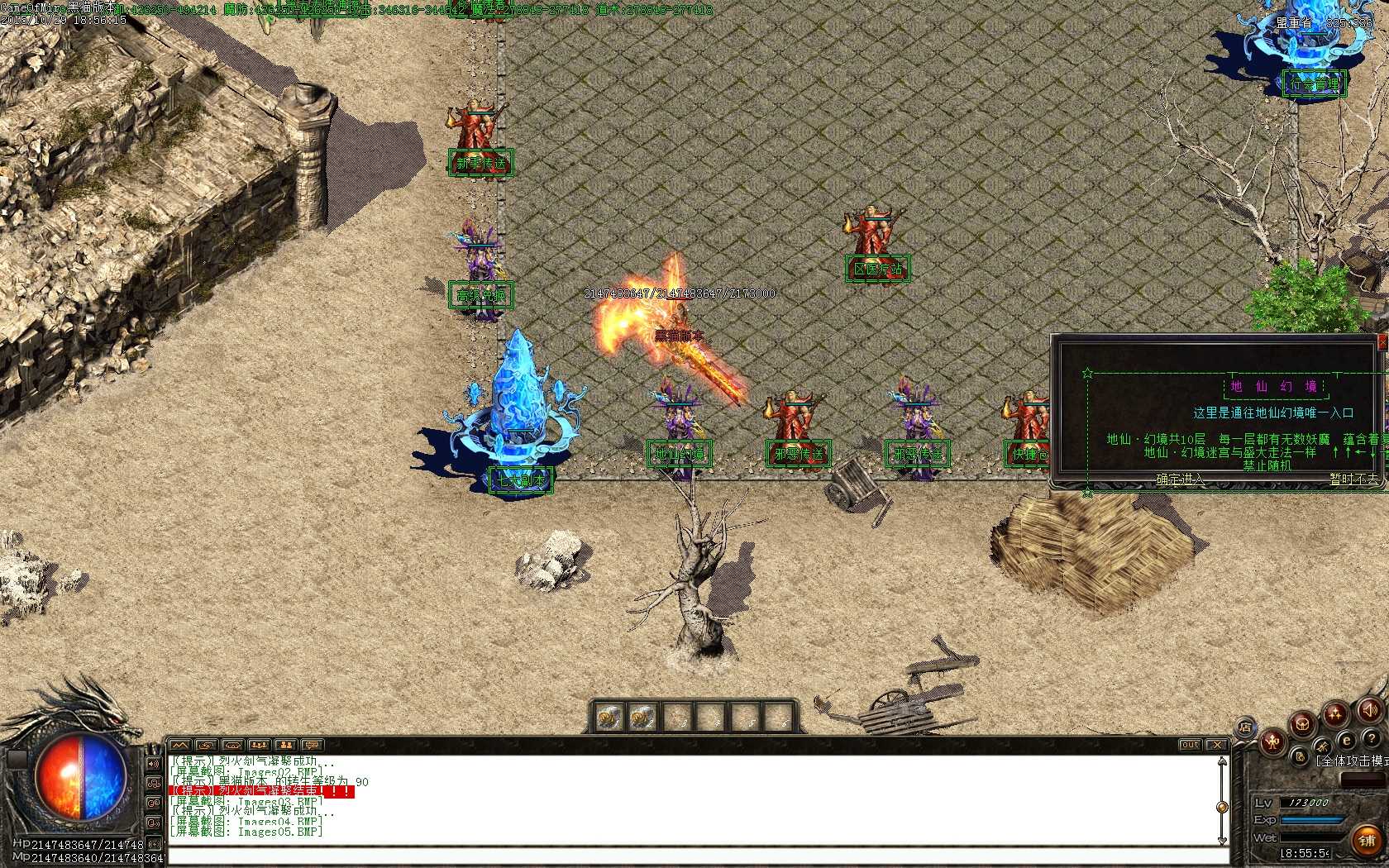This screenshot has height=868, width=1389.
Task: Click the chat bubble icon on chat toolbar
Action: pyautogui.click(x=312, y=745)
